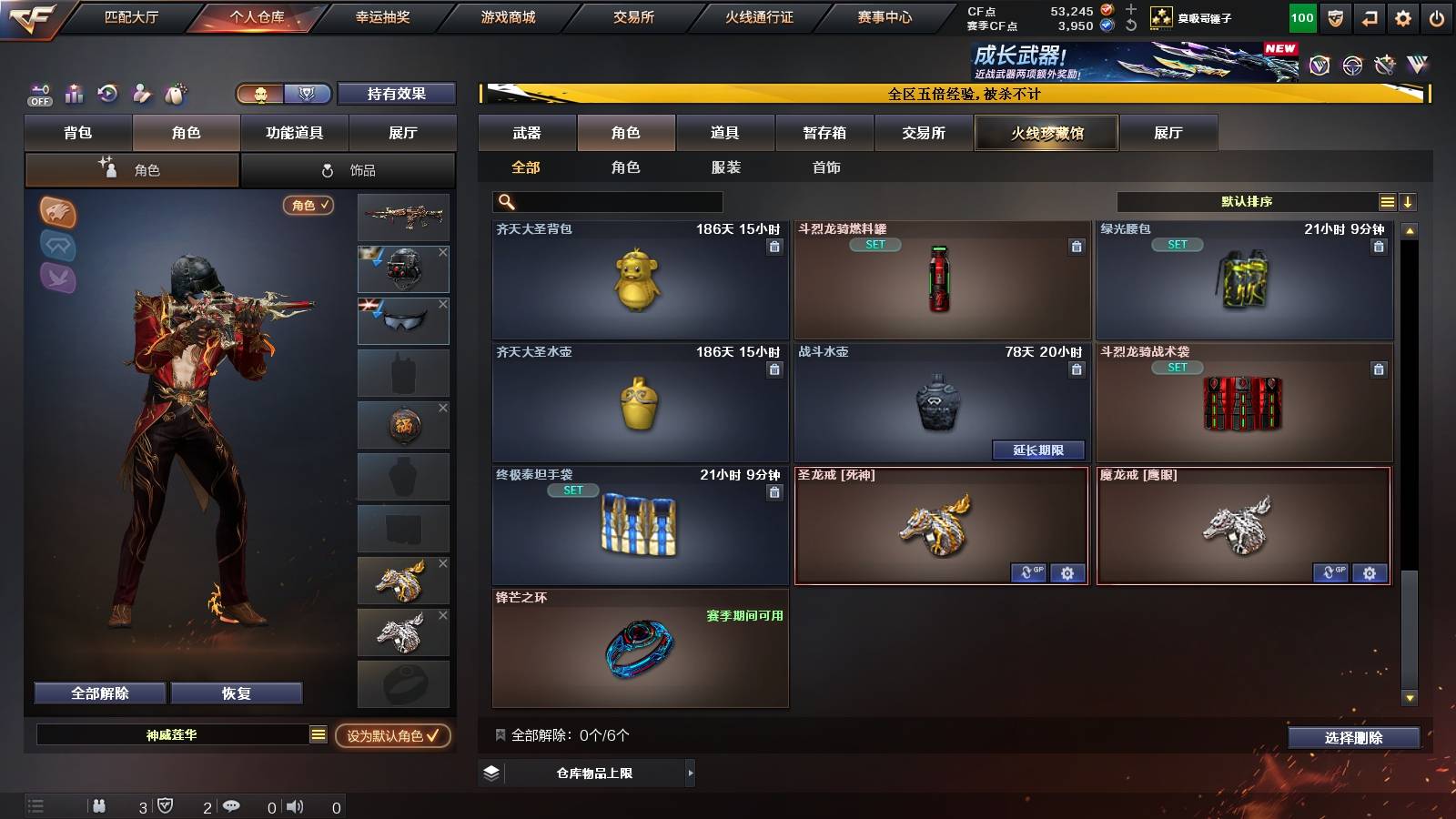Screen dimensions: 1456x819
Task: Click the speaker icon in the bottom status bar
Action: tap(293, 805)
